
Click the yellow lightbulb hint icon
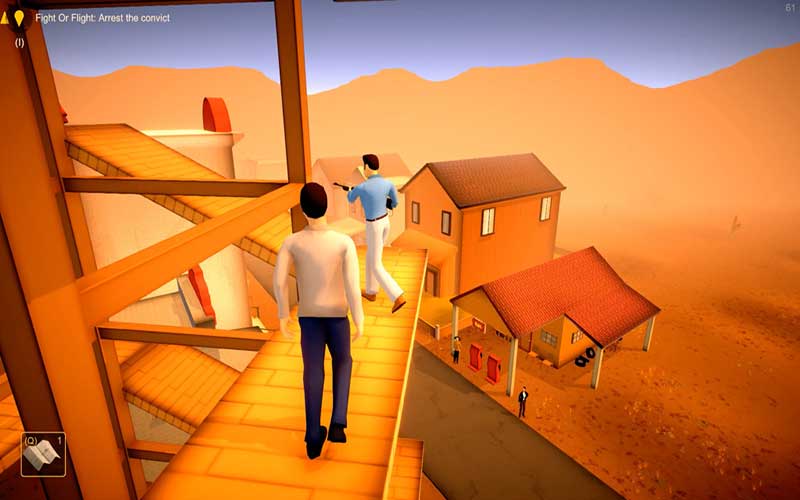point(19,18)
